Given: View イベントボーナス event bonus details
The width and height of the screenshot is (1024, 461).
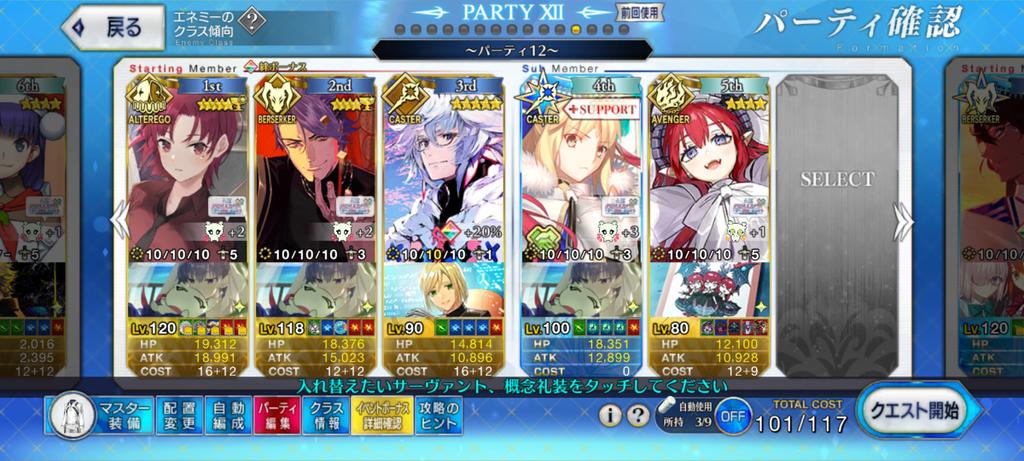Looking at the screenshot, I should (380, 416).
